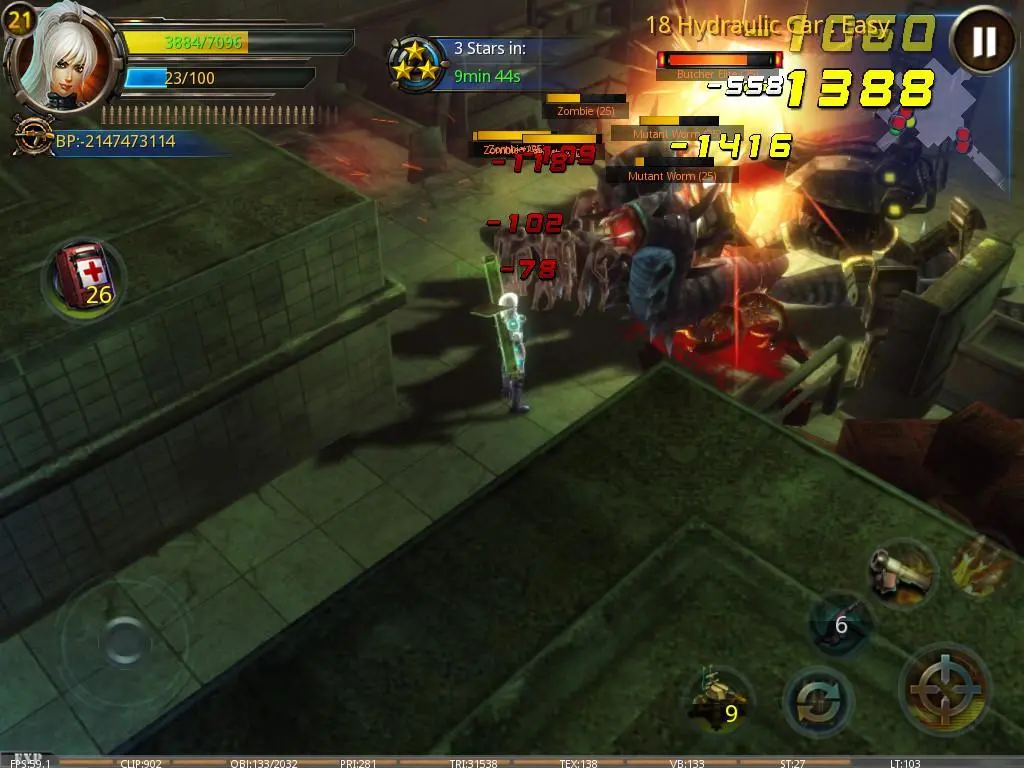Tap the weapon swap arrows button
Image resolution: width=1024 pixels, height=768 pixels.
pyautogui.click(x=817, y=702)
